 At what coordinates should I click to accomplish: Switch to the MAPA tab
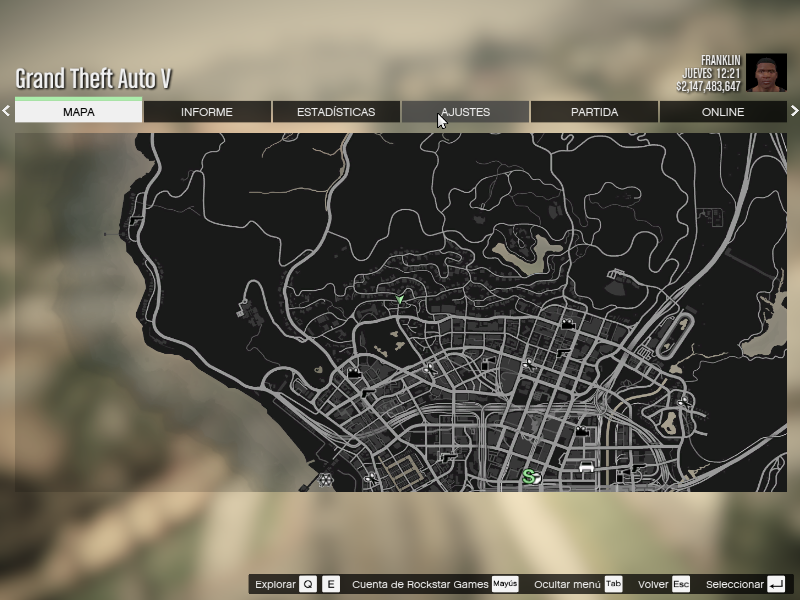79,112
